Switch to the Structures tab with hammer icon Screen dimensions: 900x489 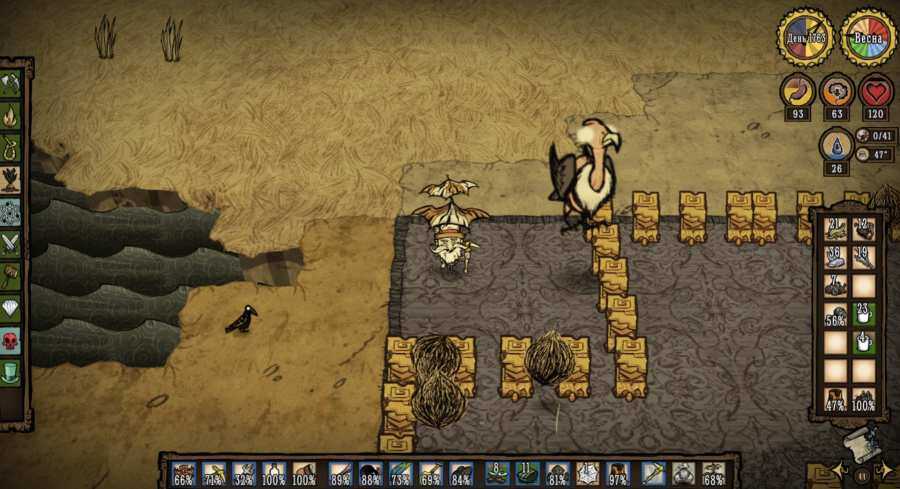[12, 275]
